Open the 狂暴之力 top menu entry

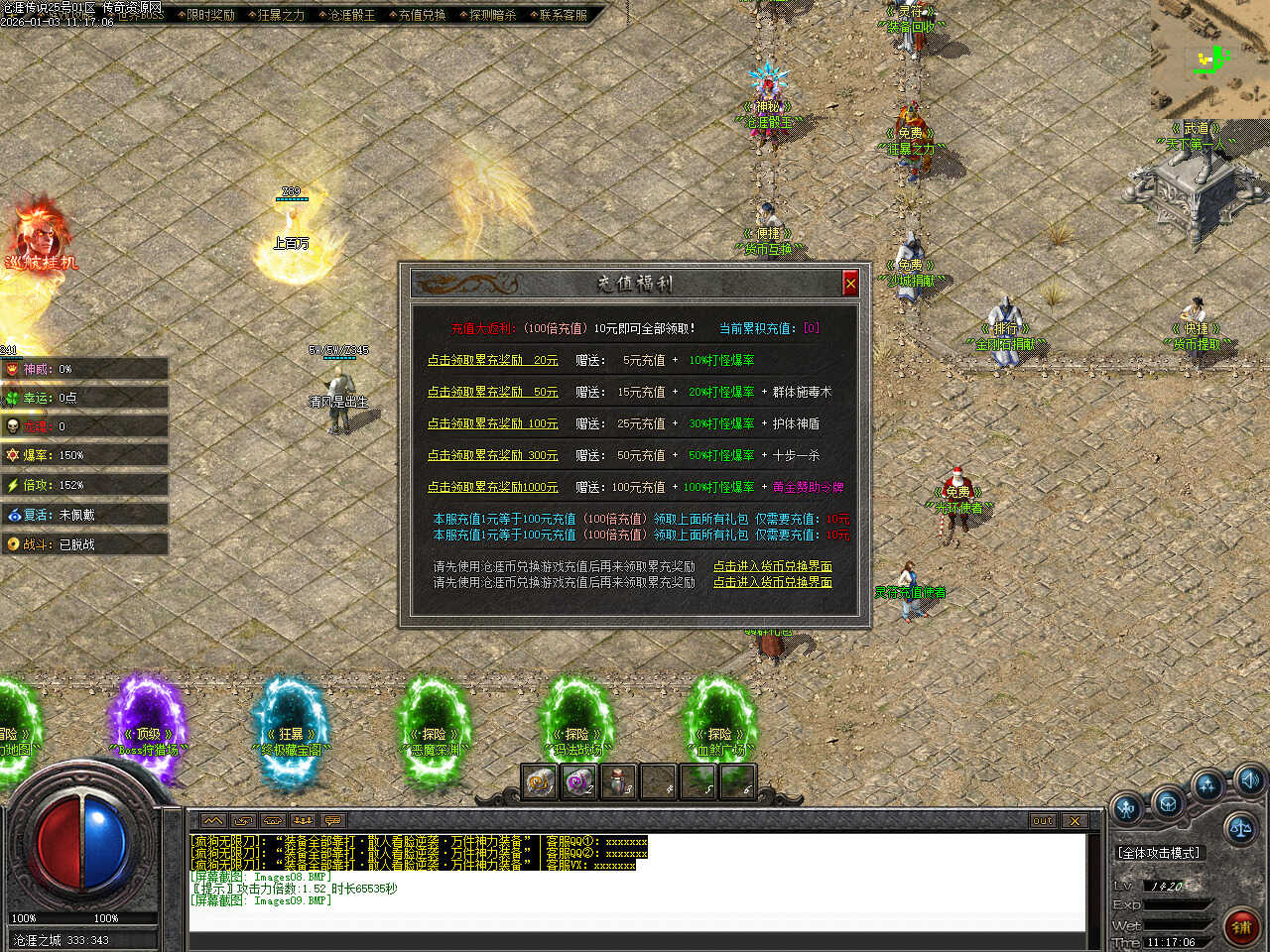pyautogui.click(x=281, y=15)
